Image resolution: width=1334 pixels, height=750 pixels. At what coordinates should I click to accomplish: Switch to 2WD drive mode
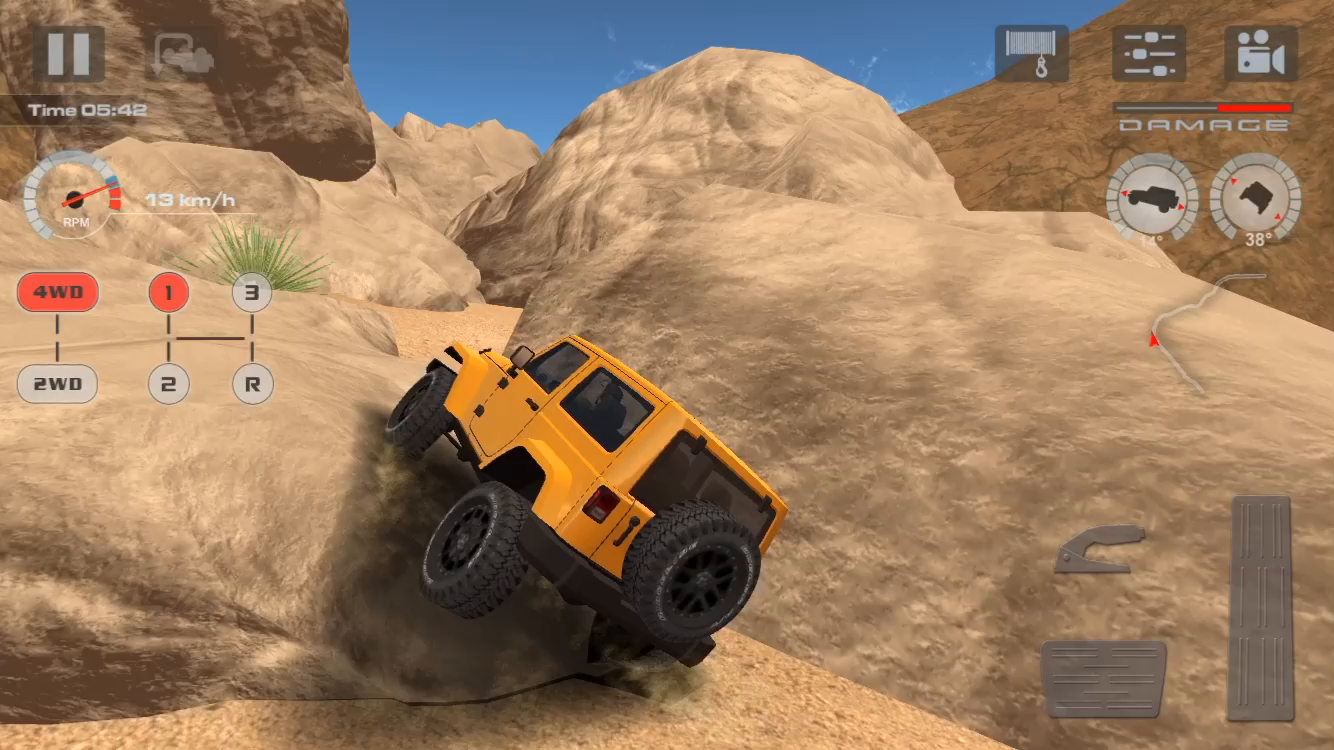pyautogui.click(x=57, y=384)
